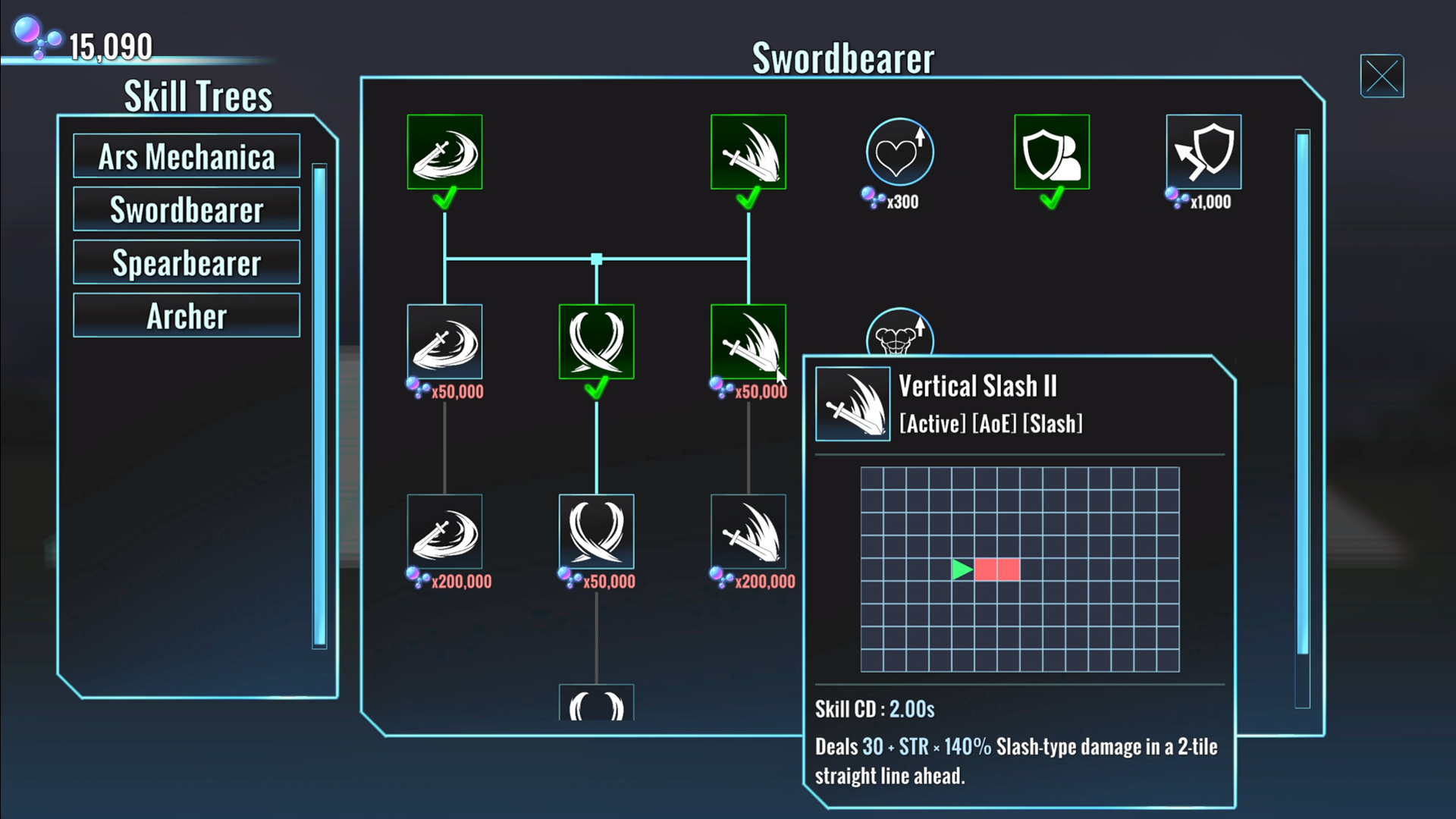This screenshot has width=1456, height=819.
Task: Select the Vertical Slash II skill node
Action: click(x=748, y=342)
